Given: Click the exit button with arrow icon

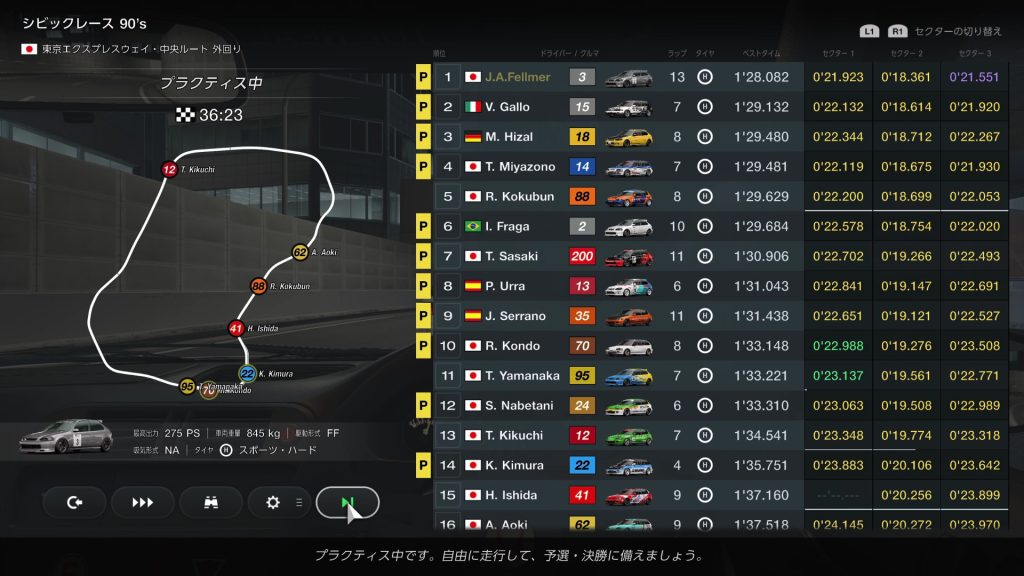Looking at the screenshot, I should coord(74,502).
